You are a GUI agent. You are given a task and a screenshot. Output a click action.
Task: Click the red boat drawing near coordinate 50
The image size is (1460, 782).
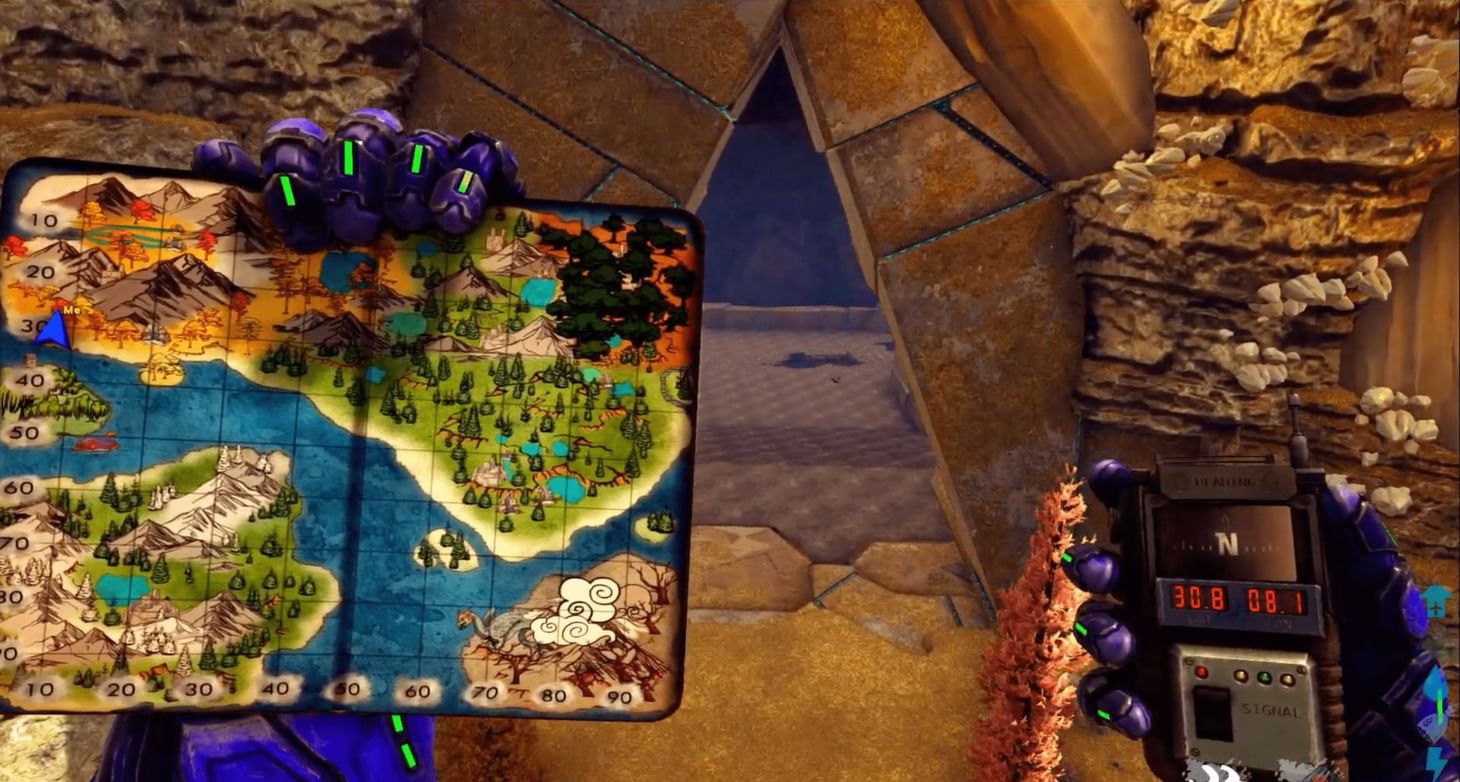coord(96,445)
